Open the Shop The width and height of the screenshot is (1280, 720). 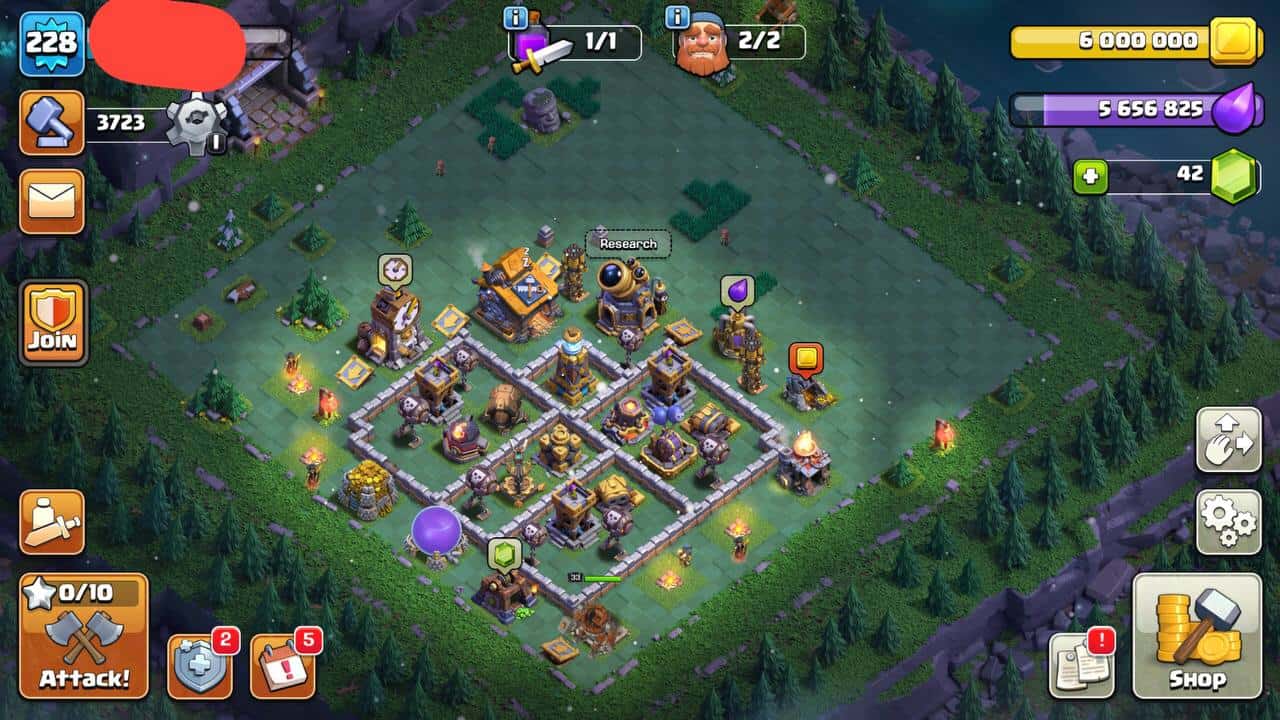point(1197,636)
